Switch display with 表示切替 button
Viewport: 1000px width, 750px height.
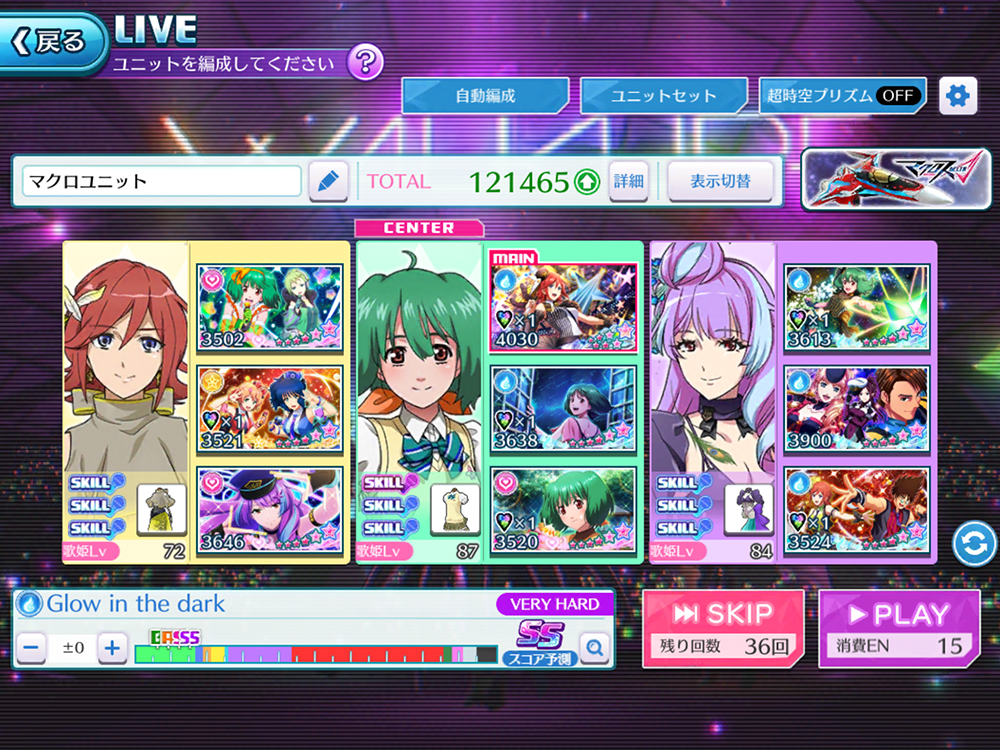pos(720,182)
